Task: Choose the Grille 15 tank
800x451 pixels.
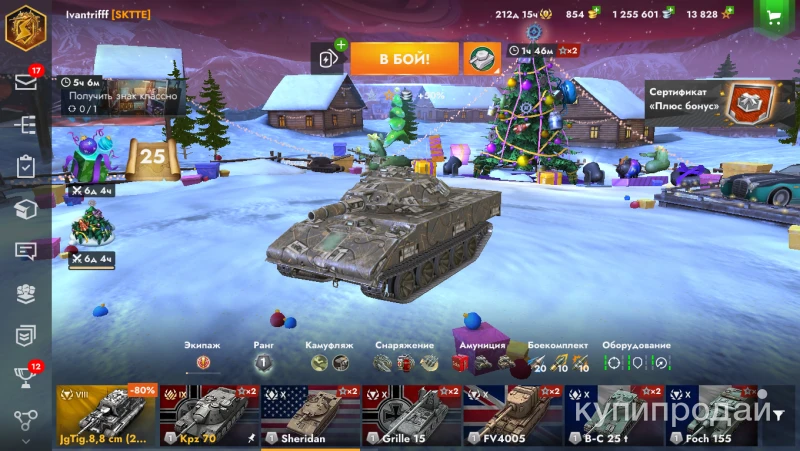Action: pos(411,415)
